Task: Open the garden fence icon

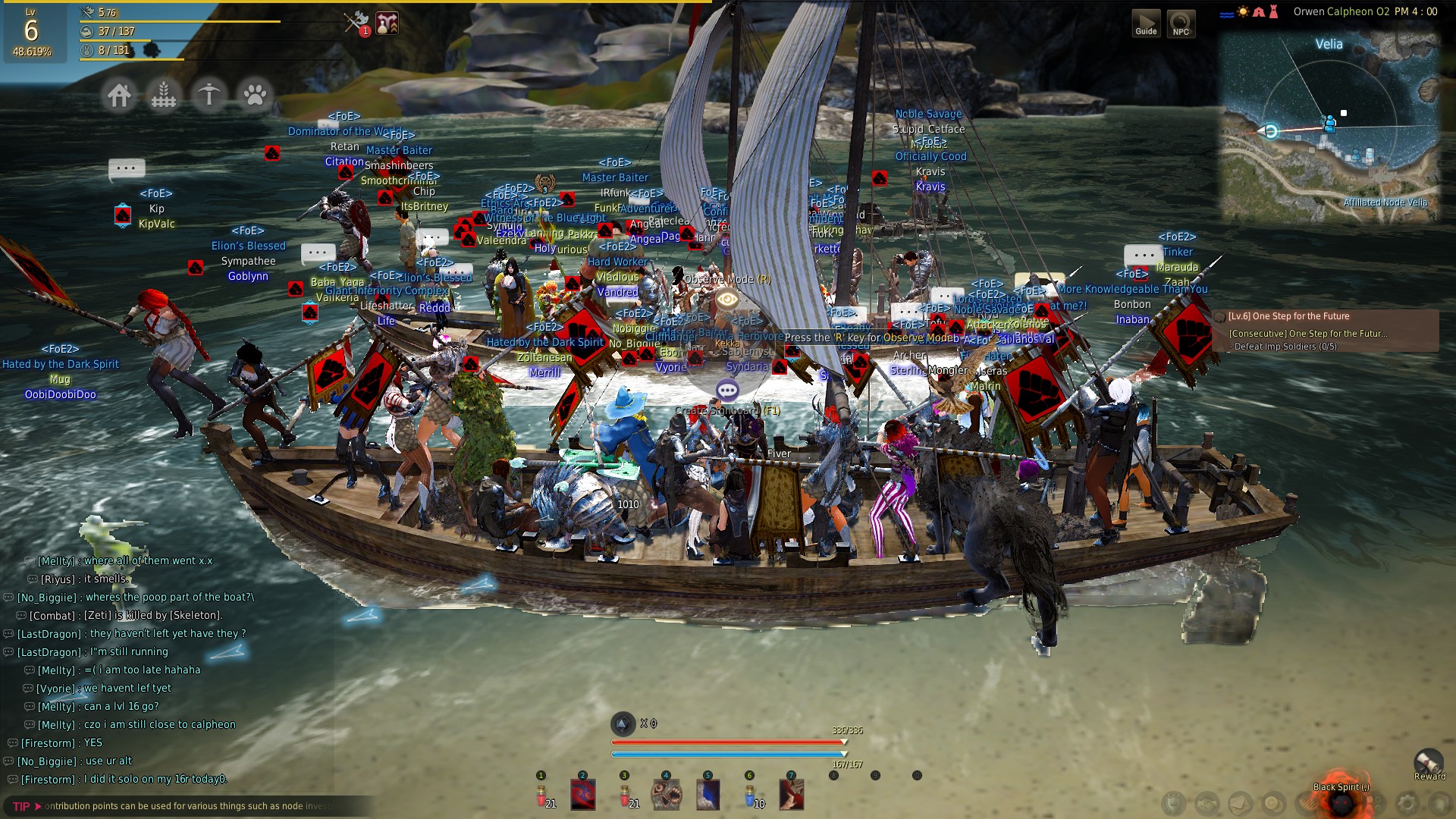Action: 164,96
